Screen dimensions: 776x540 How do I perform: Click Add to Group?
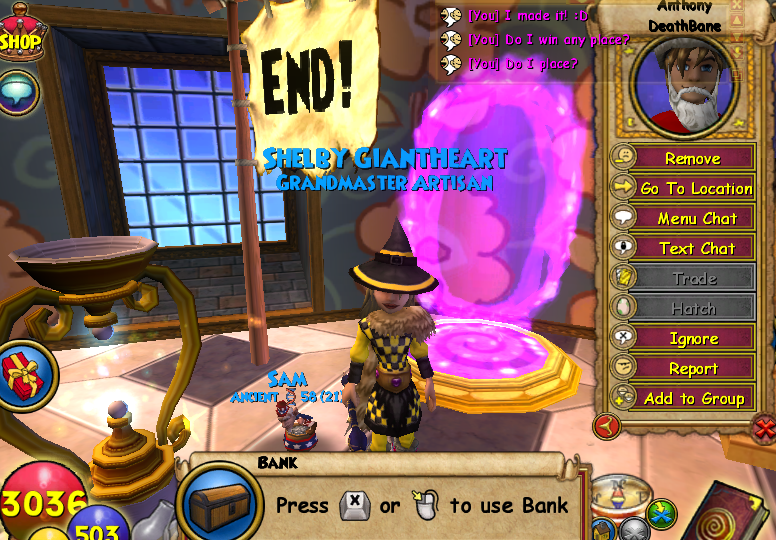693,398
